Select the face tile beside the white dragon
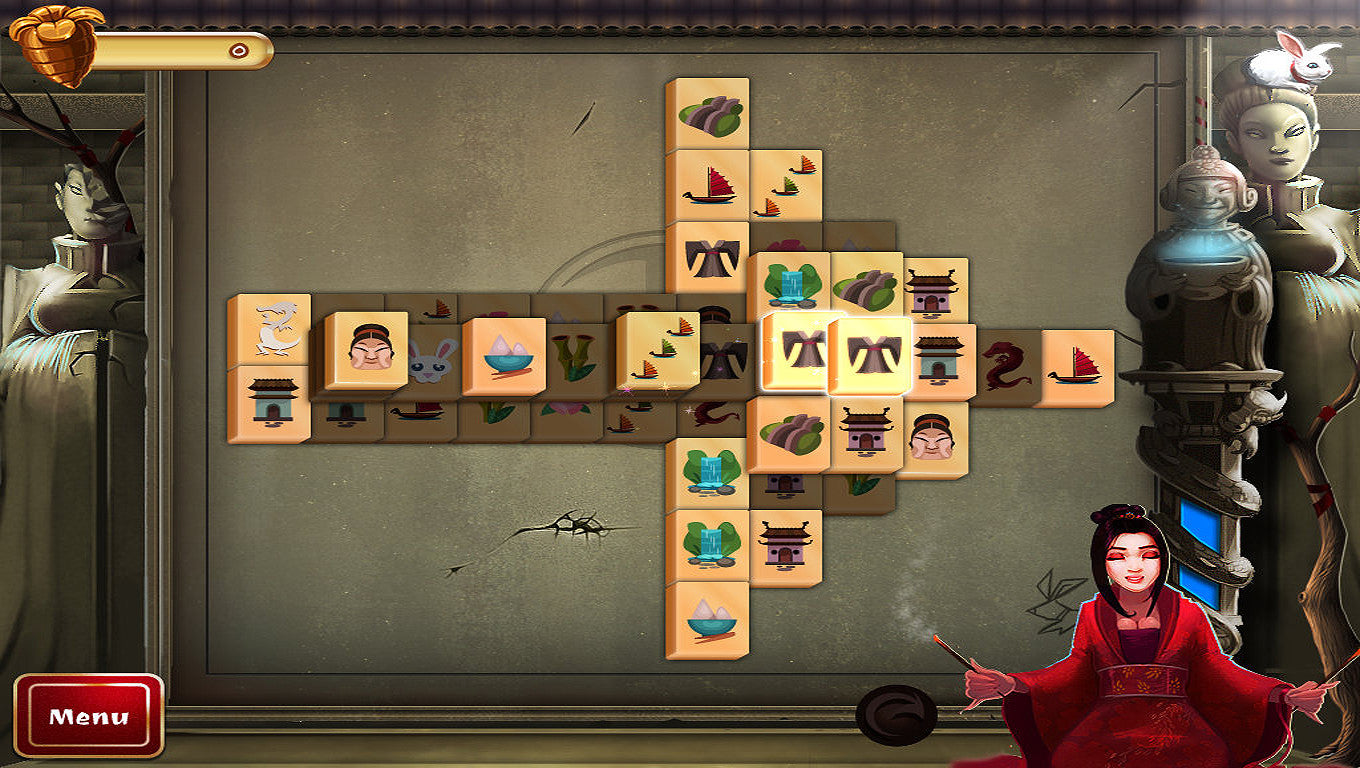This screenshot has height=768, width=1360. point(368,349)
